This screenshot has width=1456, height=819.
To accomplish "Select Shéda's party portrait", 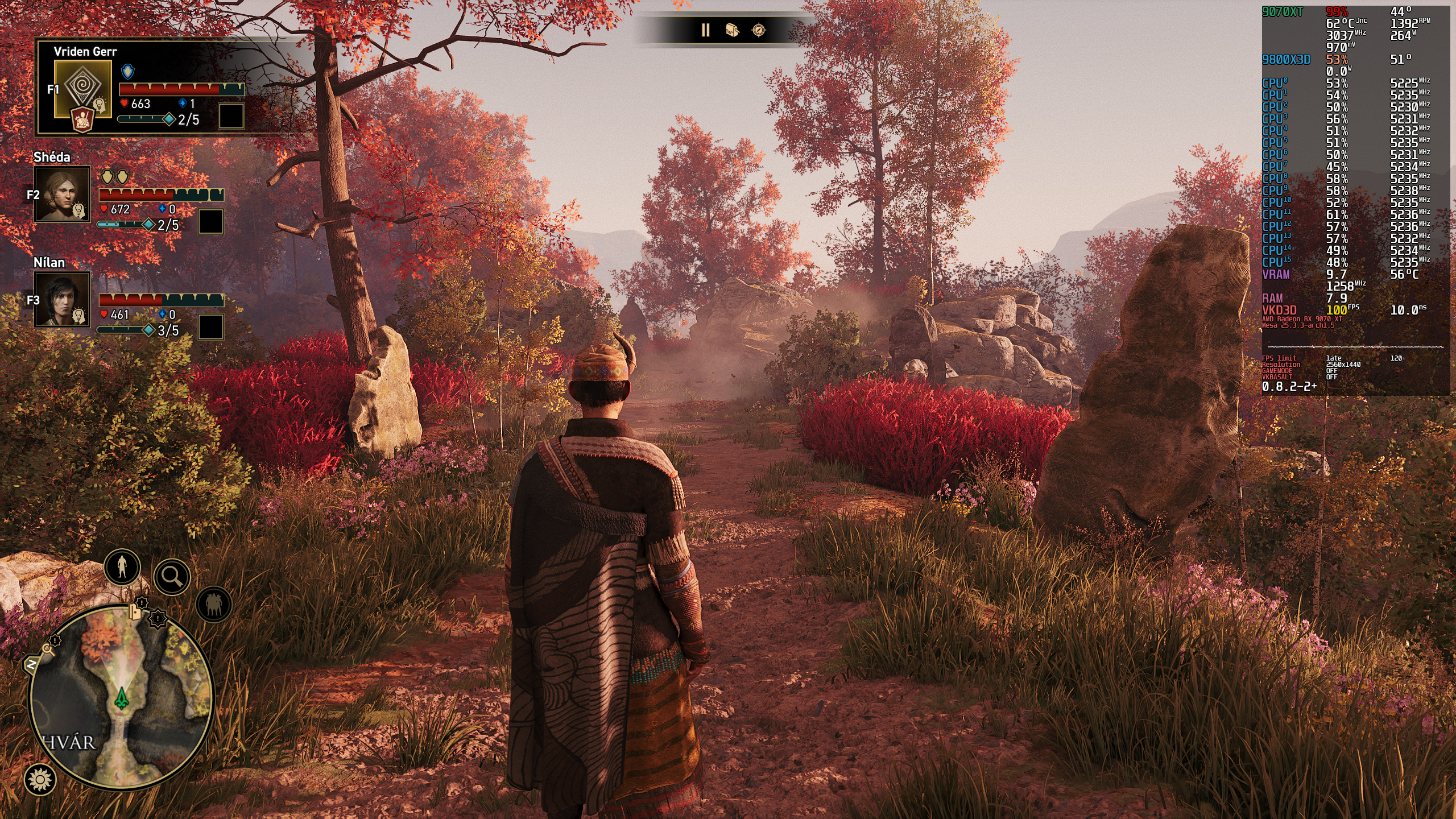I will point(63,194).
